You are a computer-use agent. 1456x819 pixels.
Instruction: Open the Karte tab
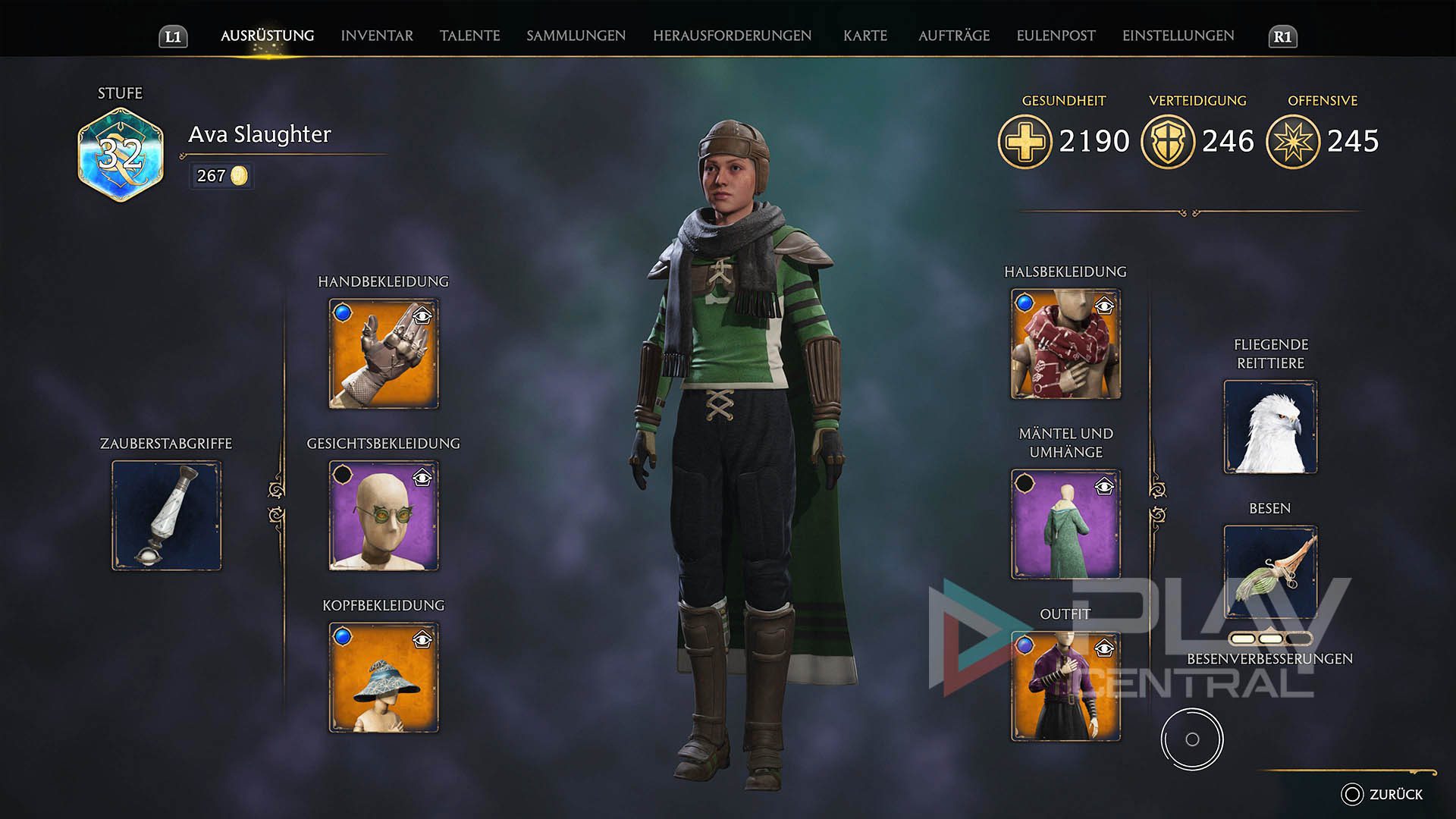click(x=865, y=36)
